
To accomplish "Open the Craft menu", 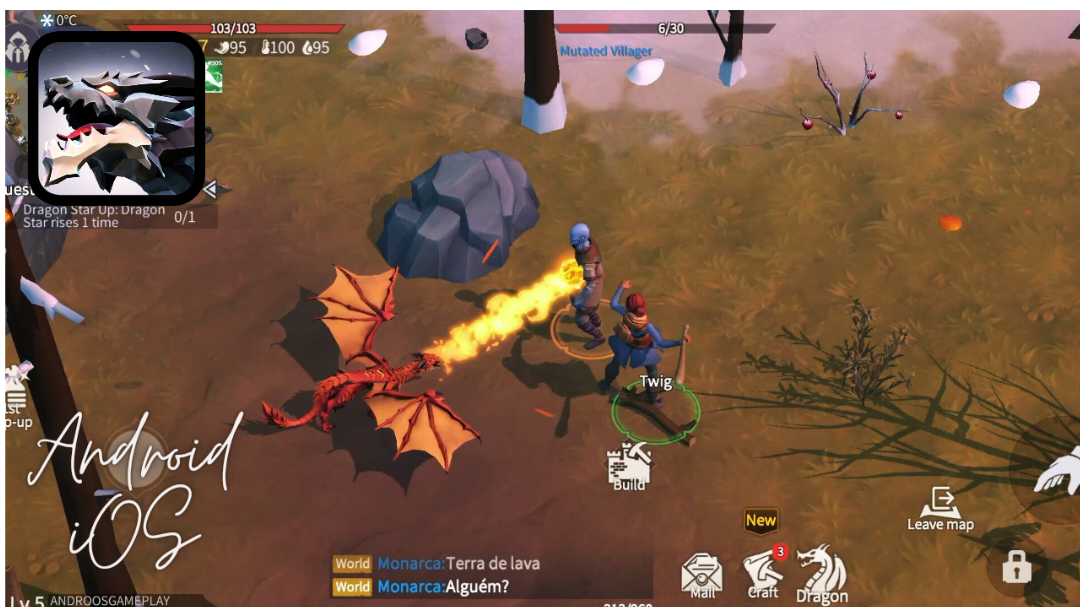I will click(x=764, y=572).
